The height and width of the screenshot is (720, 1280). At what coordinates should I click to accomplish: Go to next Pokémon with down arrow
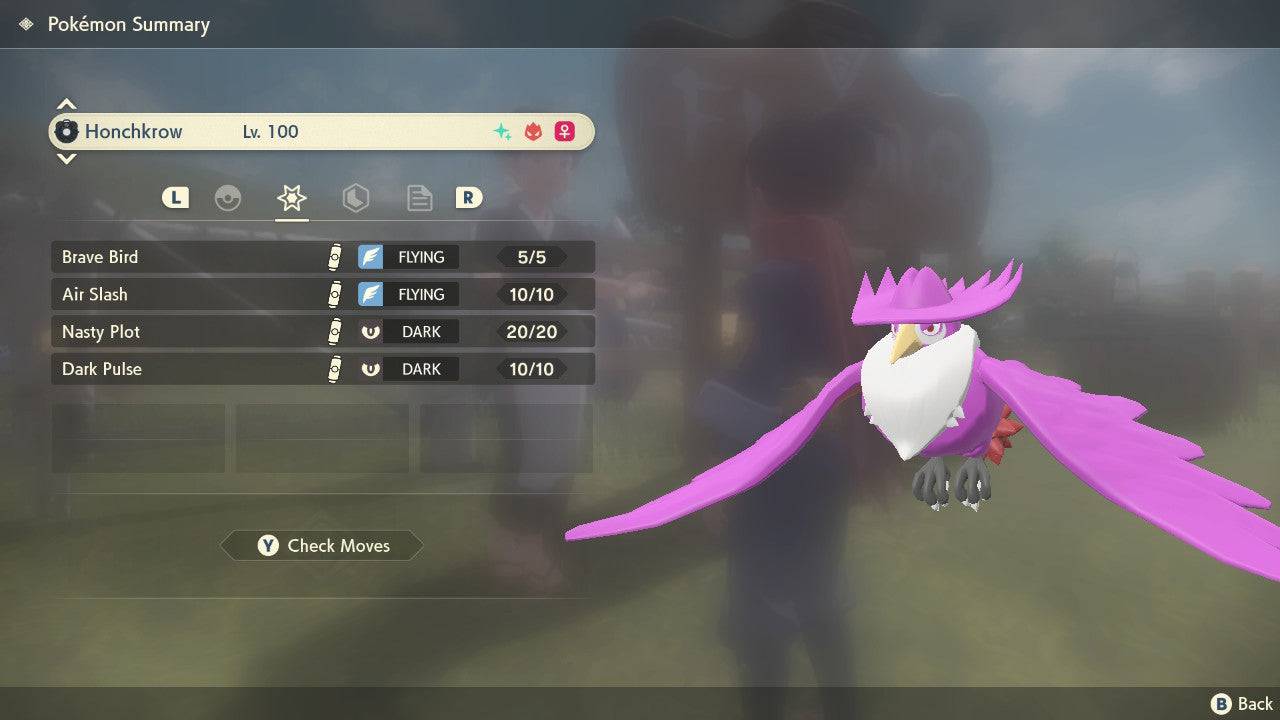(66, 159)
